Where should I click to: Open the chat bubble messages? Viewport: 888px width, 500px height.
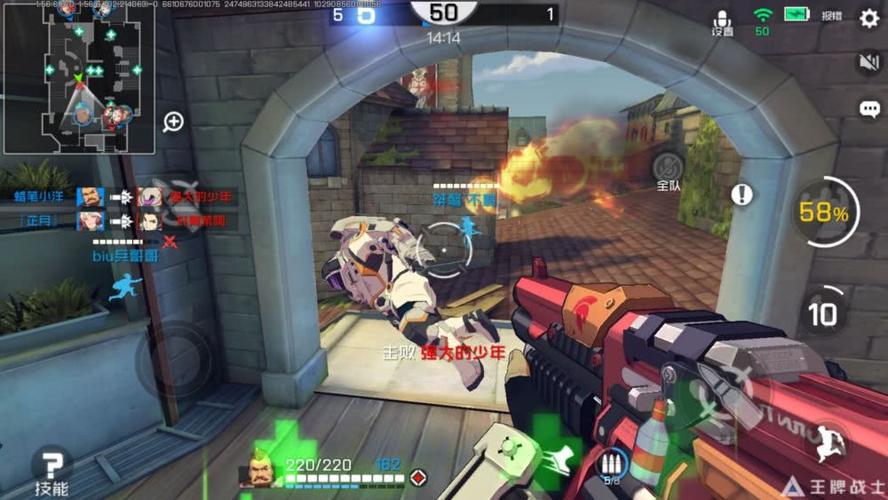(869, 109)
